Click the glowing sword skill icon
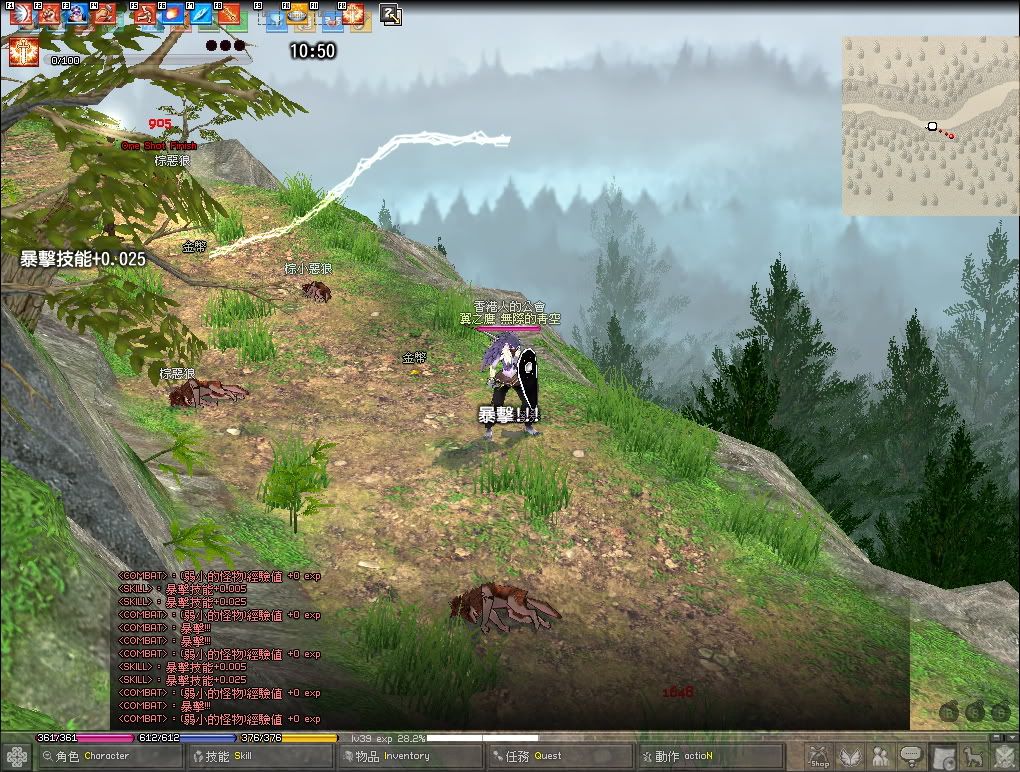The width and height of the screenshot is (1020, 772). 22,52
